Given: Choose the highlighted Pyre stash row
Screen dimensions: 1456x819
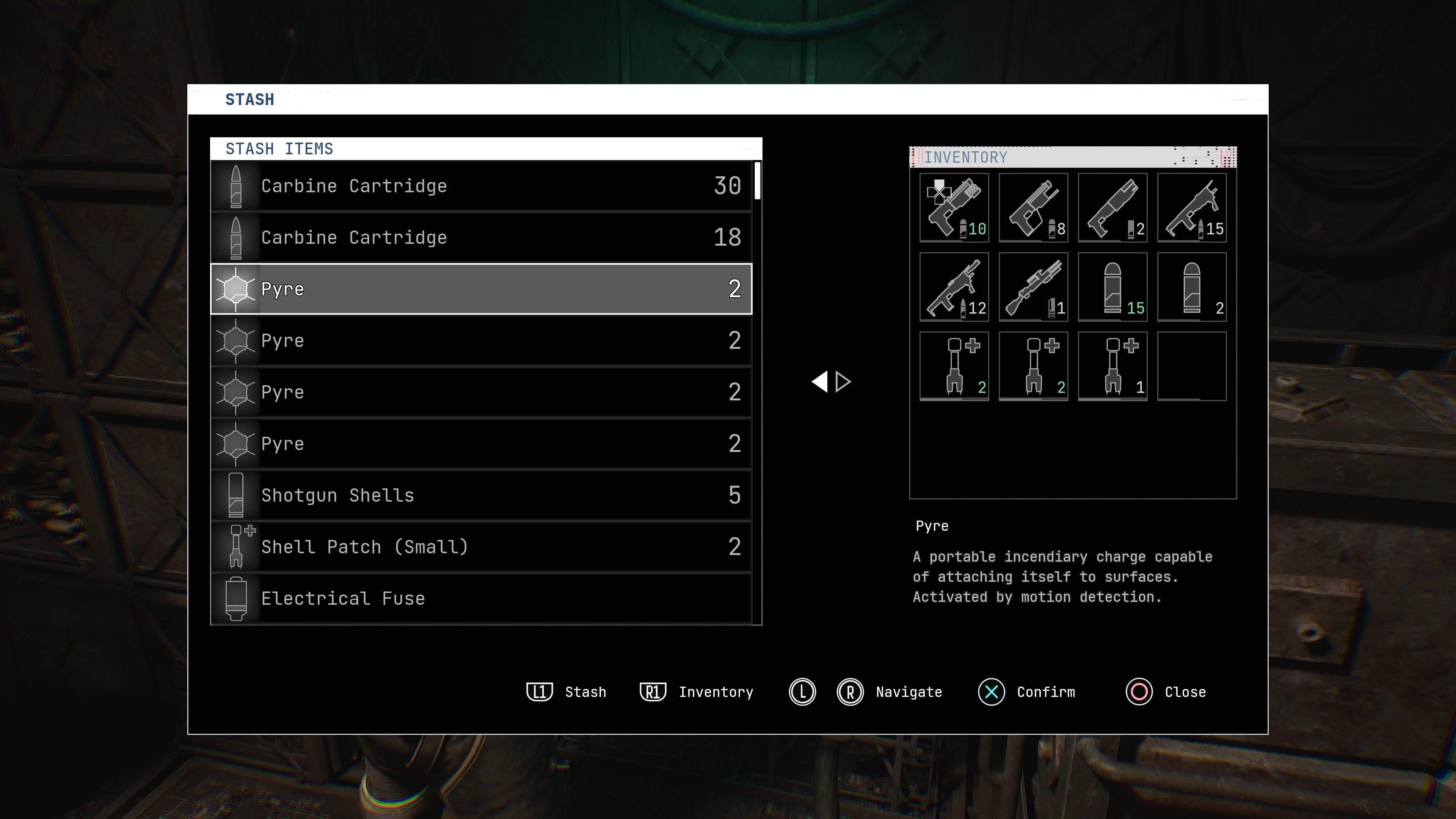Looking at the screenshot, I should [481, 289].
